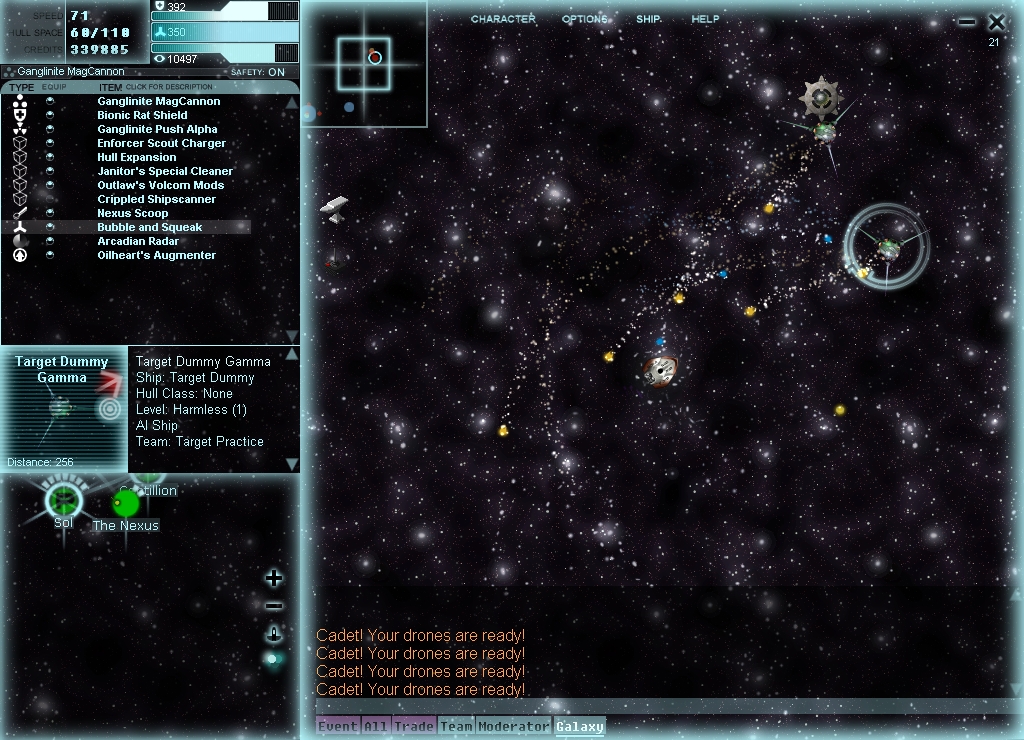Viewport: 1024px width, 740px height.
Task: Select The Nexus on the galaxy map
Action: pos(126,504)
